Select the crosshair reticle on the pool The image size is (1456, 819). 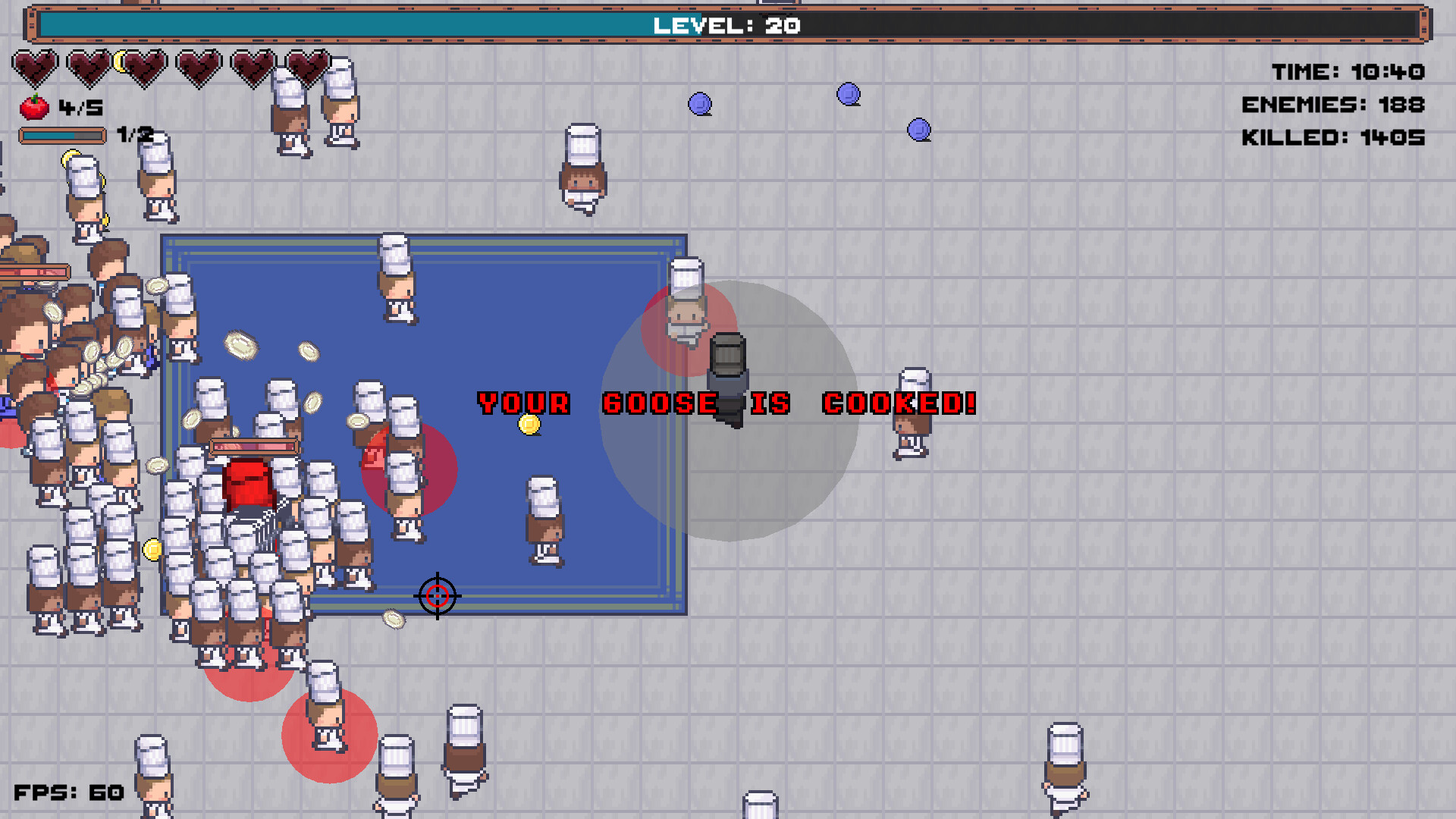(x=438, y=597)
